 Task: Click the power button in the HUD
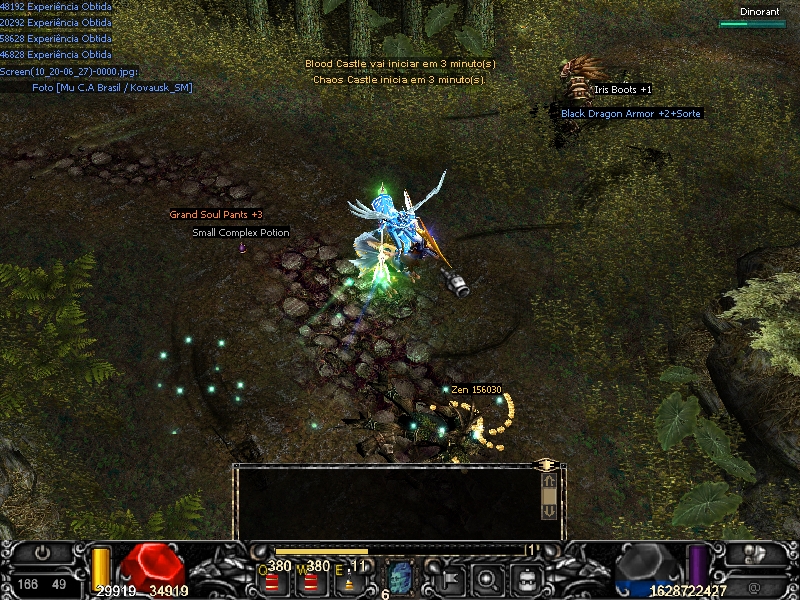42,552
